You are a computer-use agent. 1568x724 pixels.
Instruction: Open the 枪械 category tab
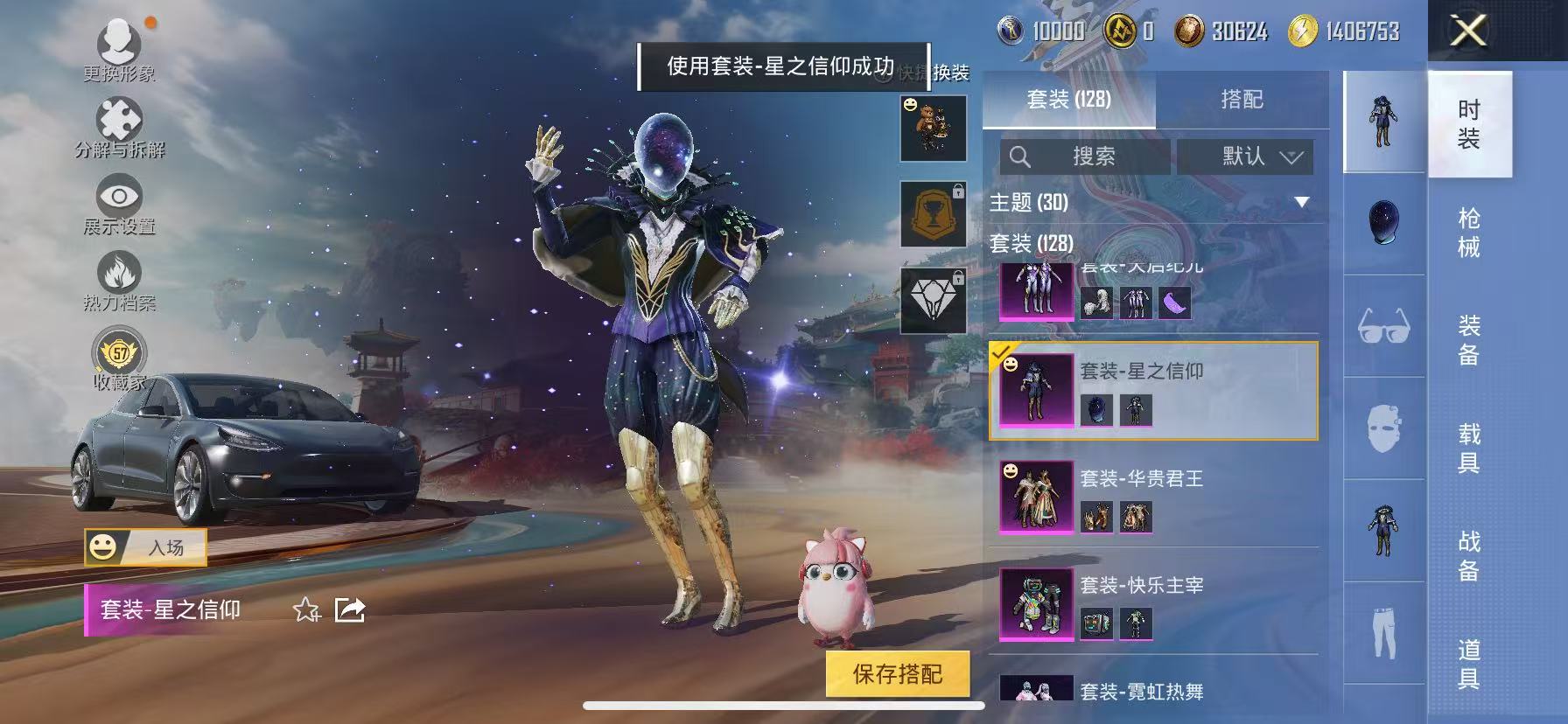1467,229
